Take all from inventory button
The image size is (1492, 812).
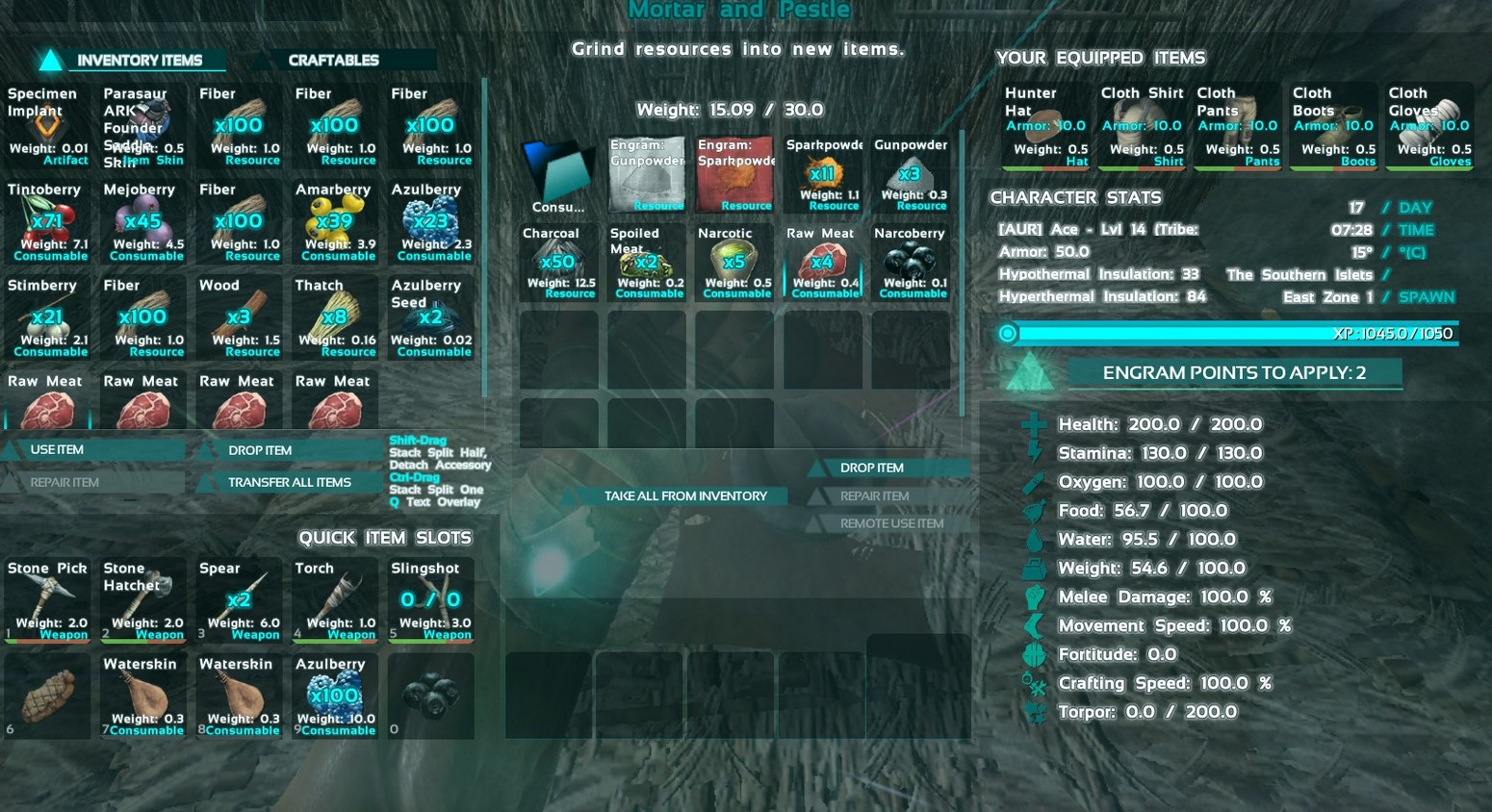pos(685,495)
